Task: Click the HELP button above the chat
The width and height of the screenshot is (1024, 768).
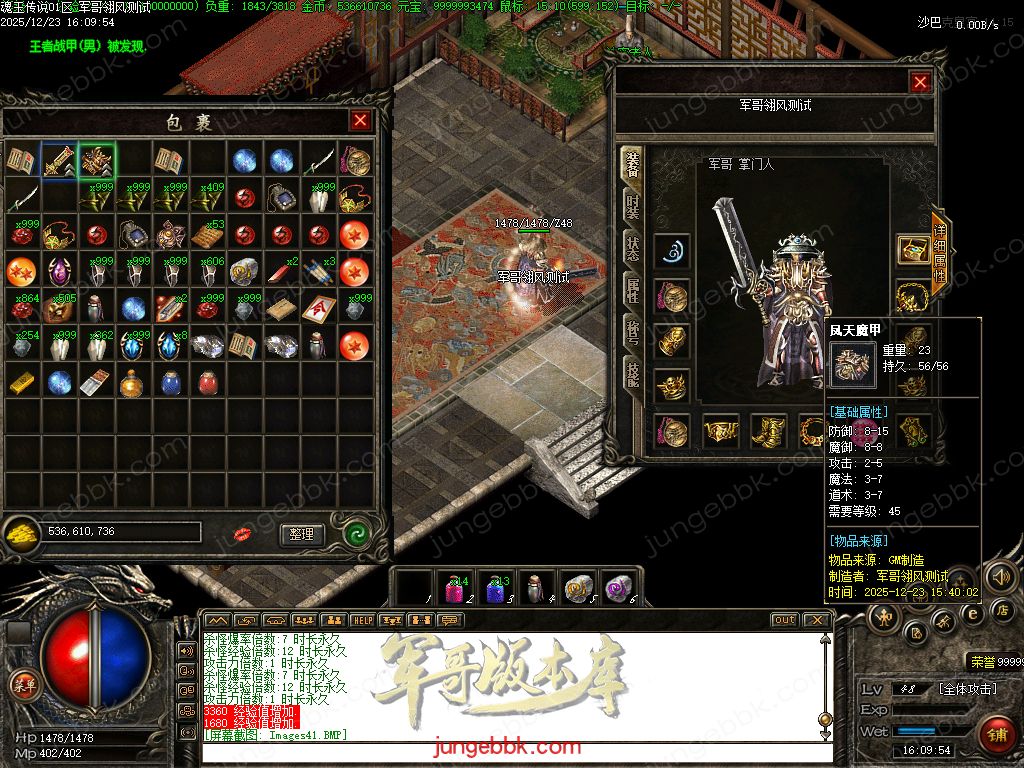Action: pos(362,621)
